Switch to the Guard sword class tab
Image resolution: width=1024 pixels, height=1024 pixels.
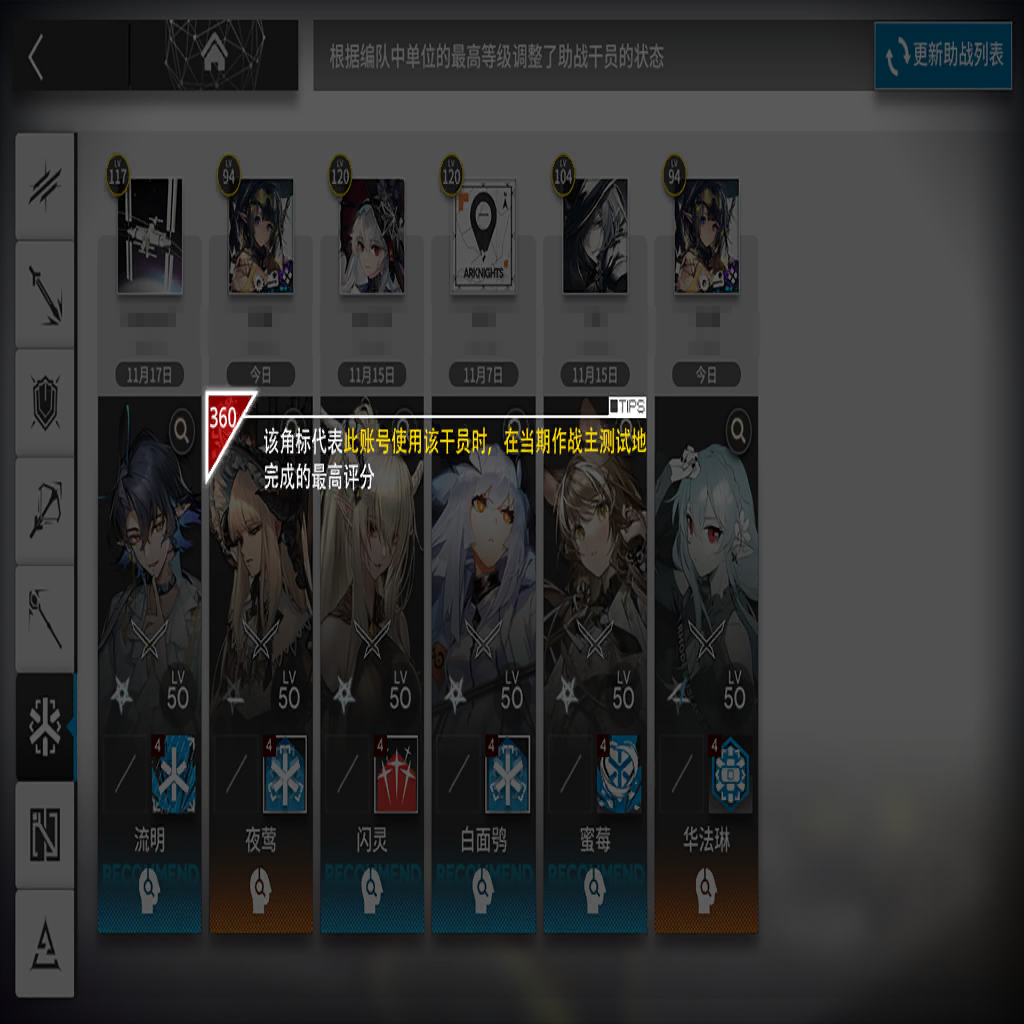click(x=45, y=294)
